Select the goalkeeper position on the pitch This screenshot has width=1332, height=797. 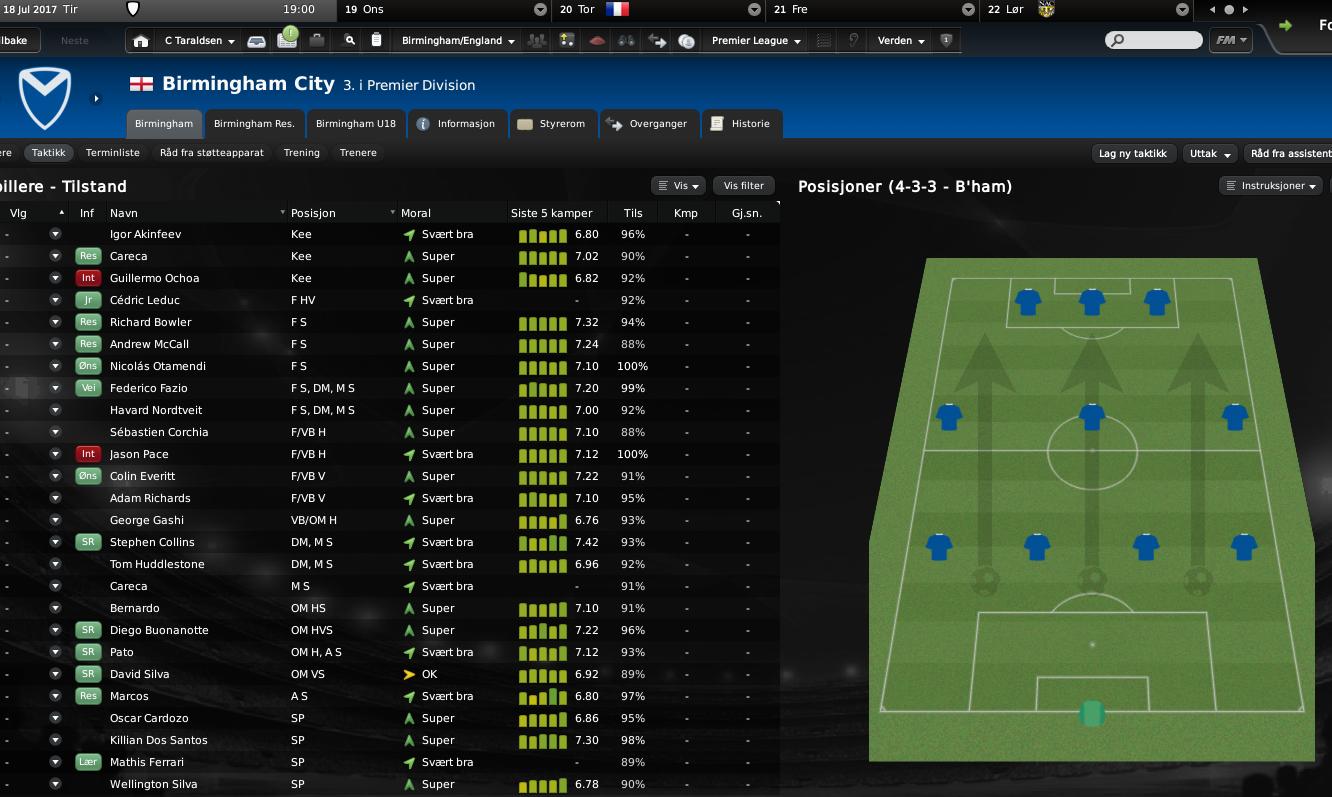click(x=1091, y=713)
